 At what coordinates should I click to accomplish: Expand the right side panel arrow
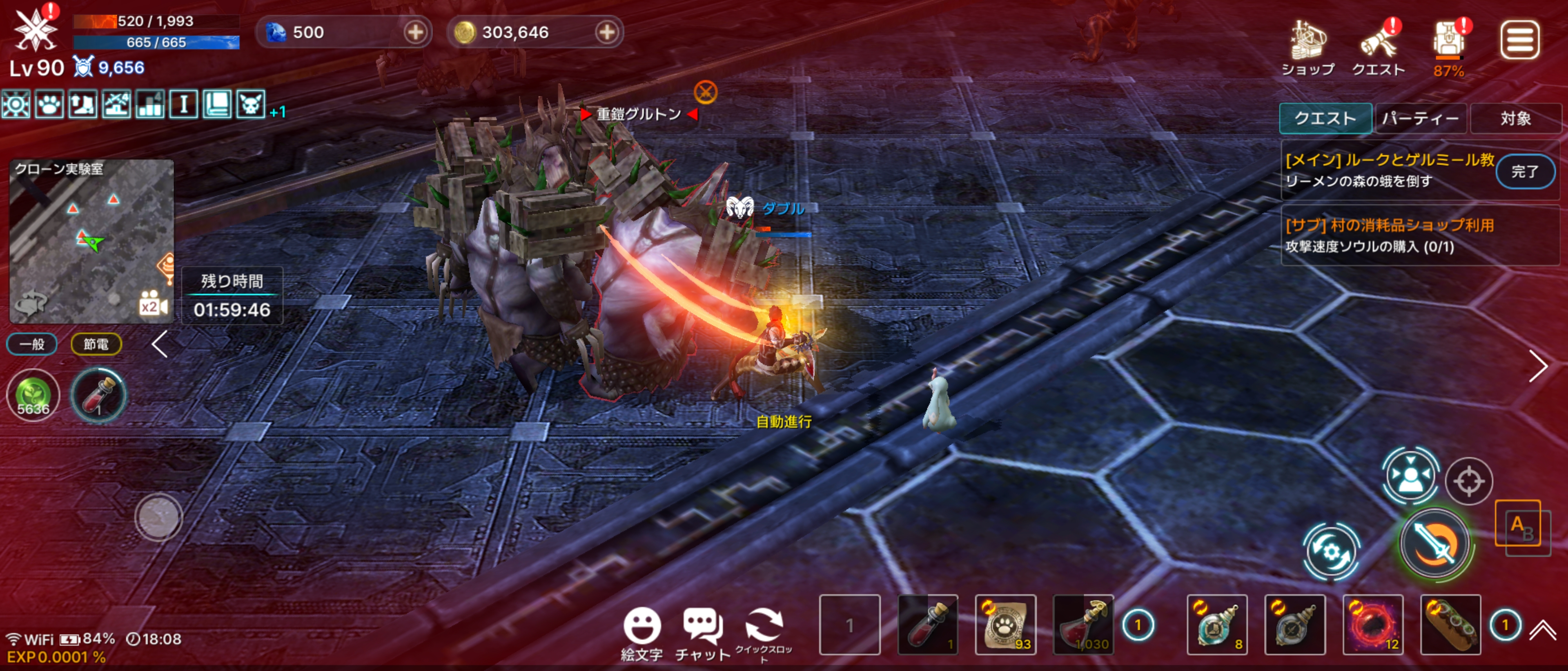[1537, 366]
